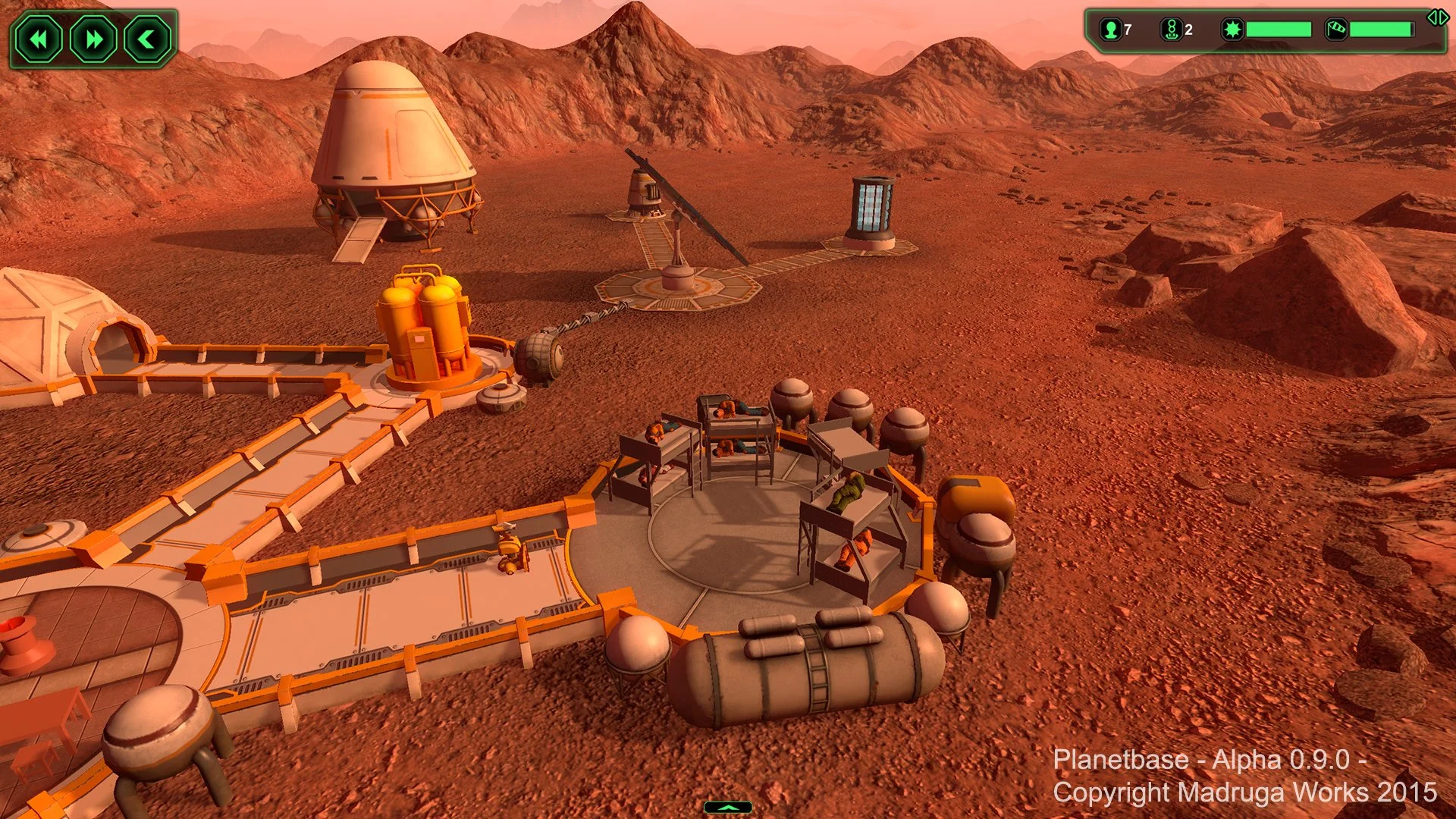Slow down game speed with the rewind button
The height and width of the screenshot is (819, 1456).
[39, 39]
